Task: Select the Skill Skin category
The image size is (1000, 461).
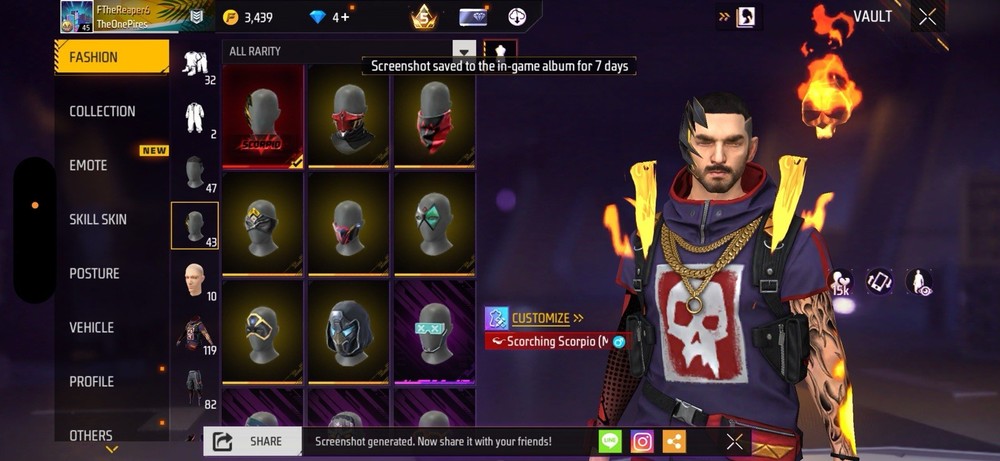Action: click(98, 219)
